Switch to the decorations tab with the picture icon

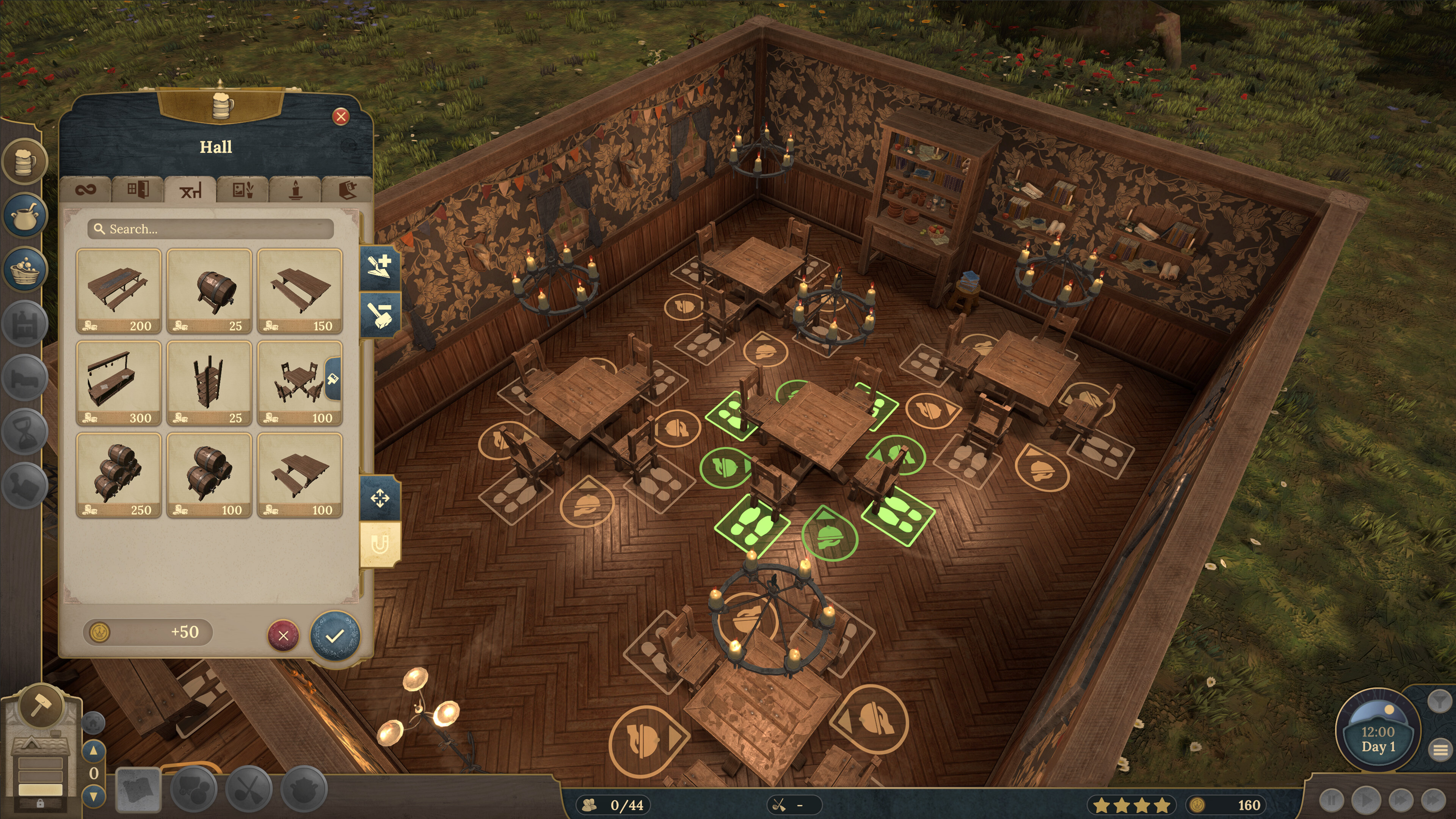(x=243, y=189)
